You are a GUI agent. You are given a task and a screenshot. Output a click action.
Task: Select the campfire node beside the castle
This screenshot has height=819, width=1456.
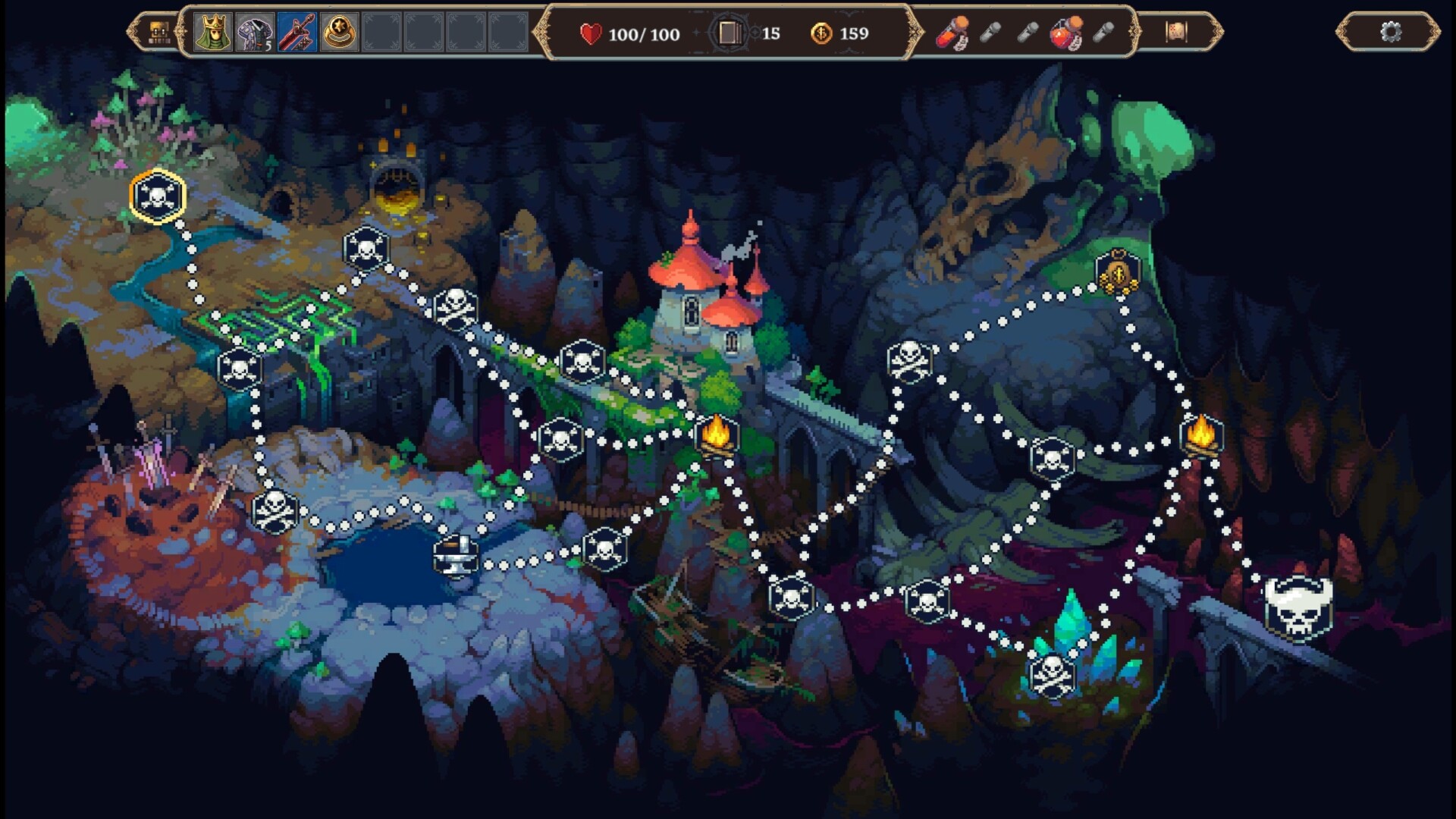(717, 436)
